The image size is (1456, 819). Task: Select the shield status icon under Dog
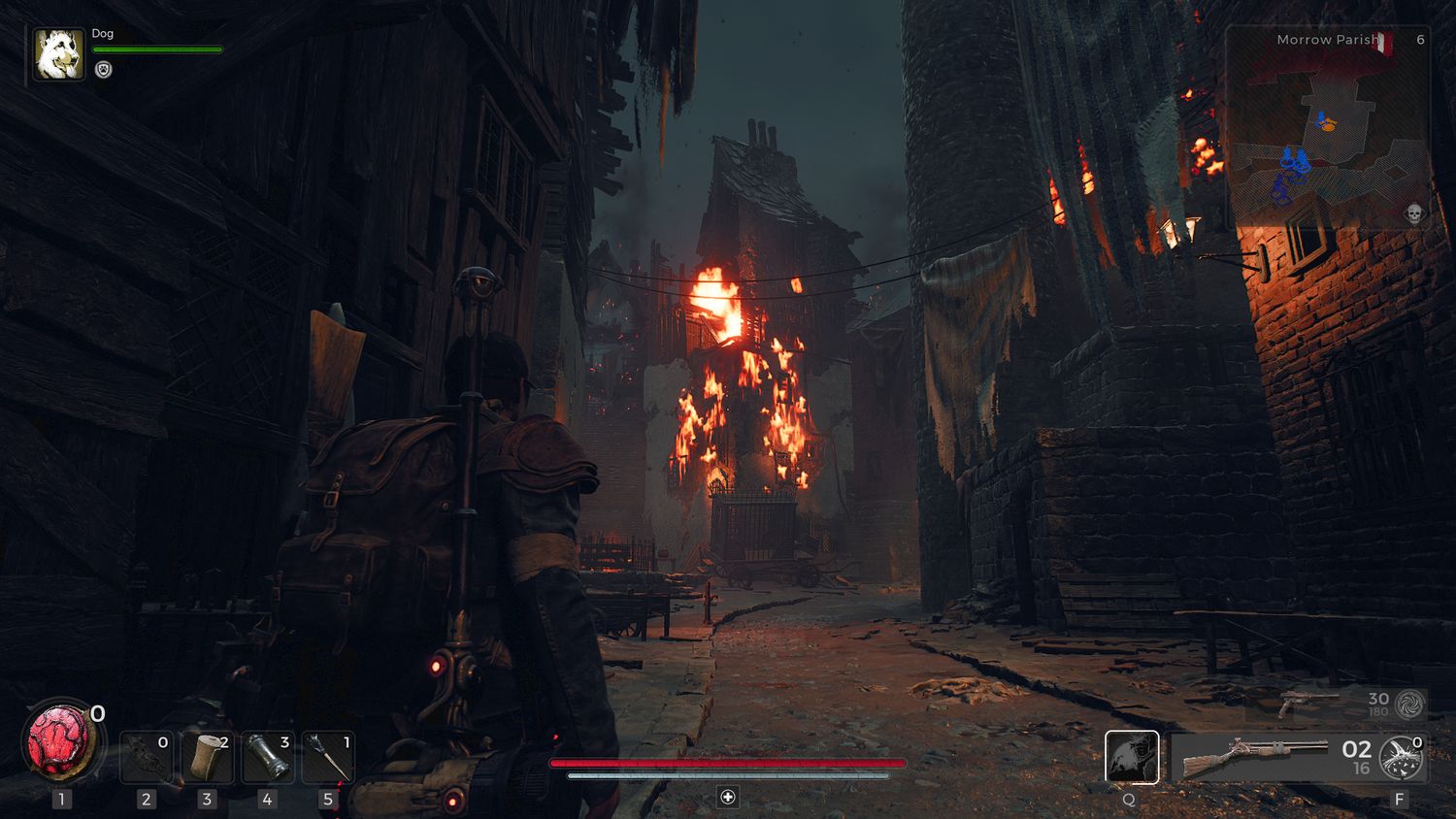[104, 70]
